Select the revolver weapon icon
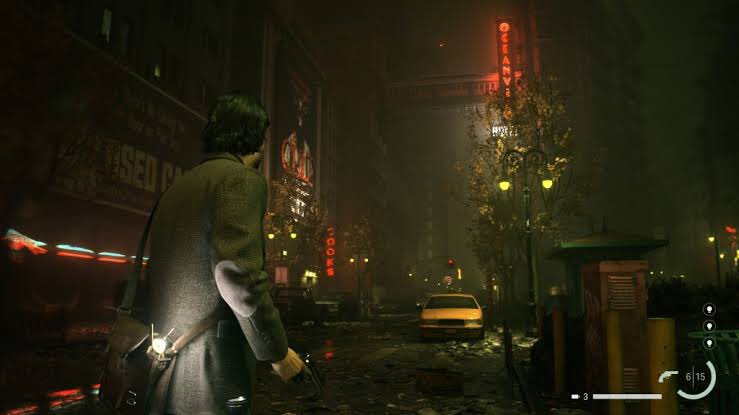 (668, 376)
